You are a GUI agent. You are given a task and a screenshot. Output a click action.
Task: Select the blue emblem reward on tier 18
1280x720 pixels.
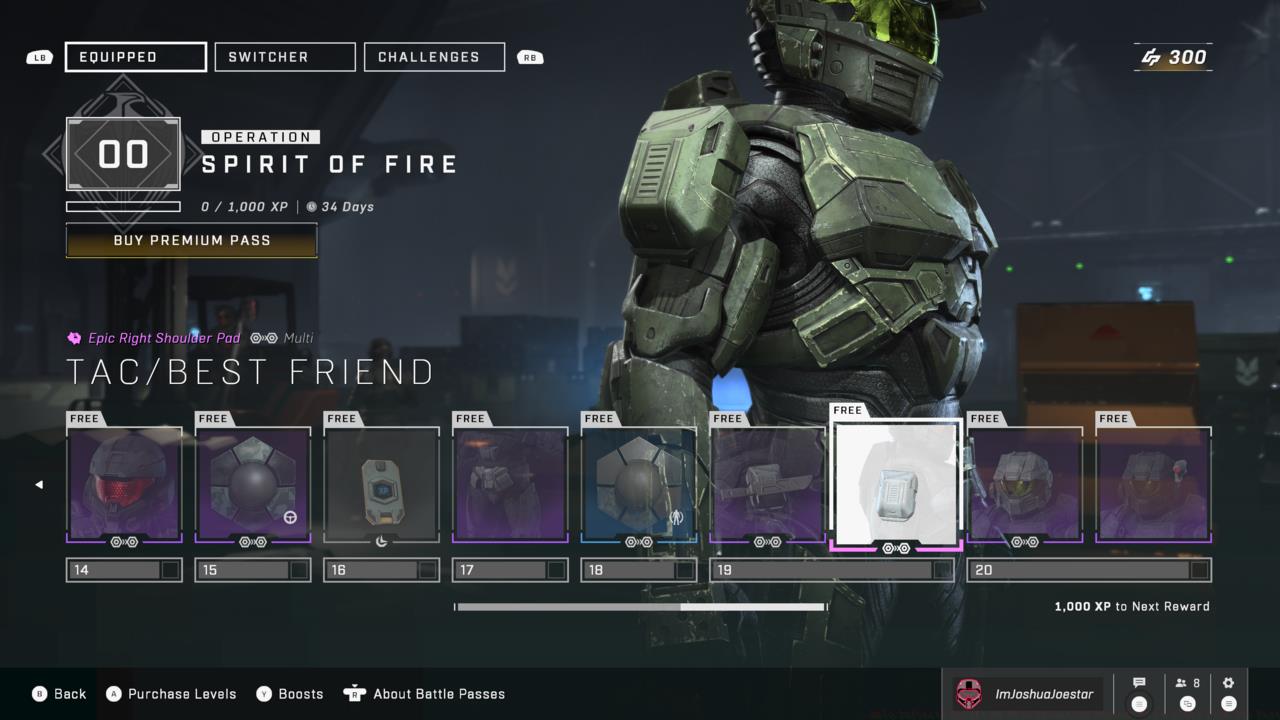click(x=639, y=483)
